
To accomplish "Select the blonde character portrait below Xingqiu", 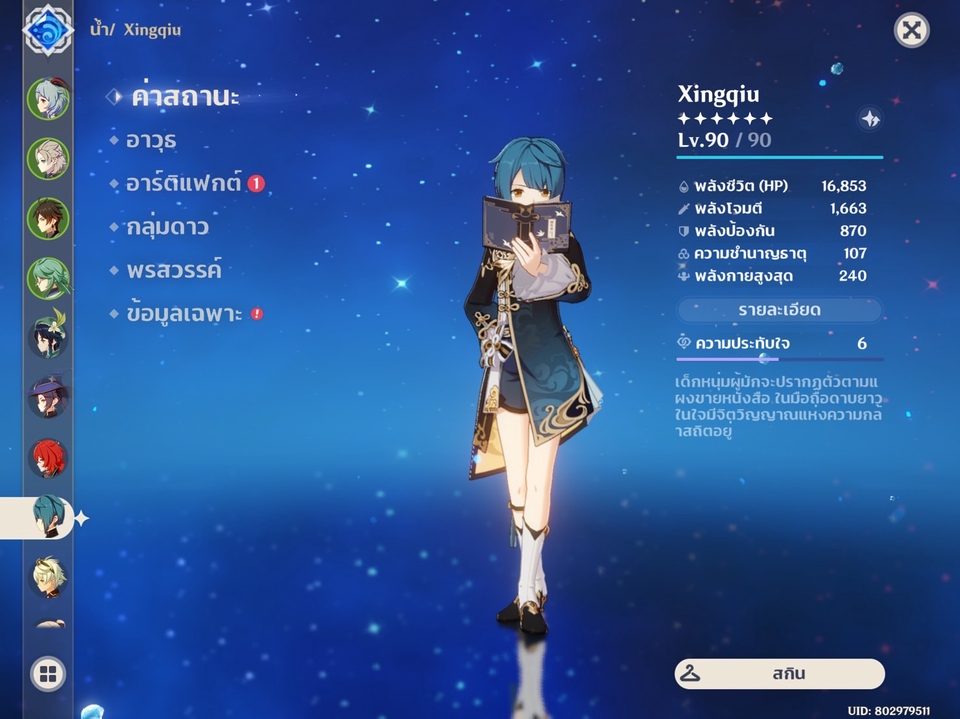I will coord(48,577).
